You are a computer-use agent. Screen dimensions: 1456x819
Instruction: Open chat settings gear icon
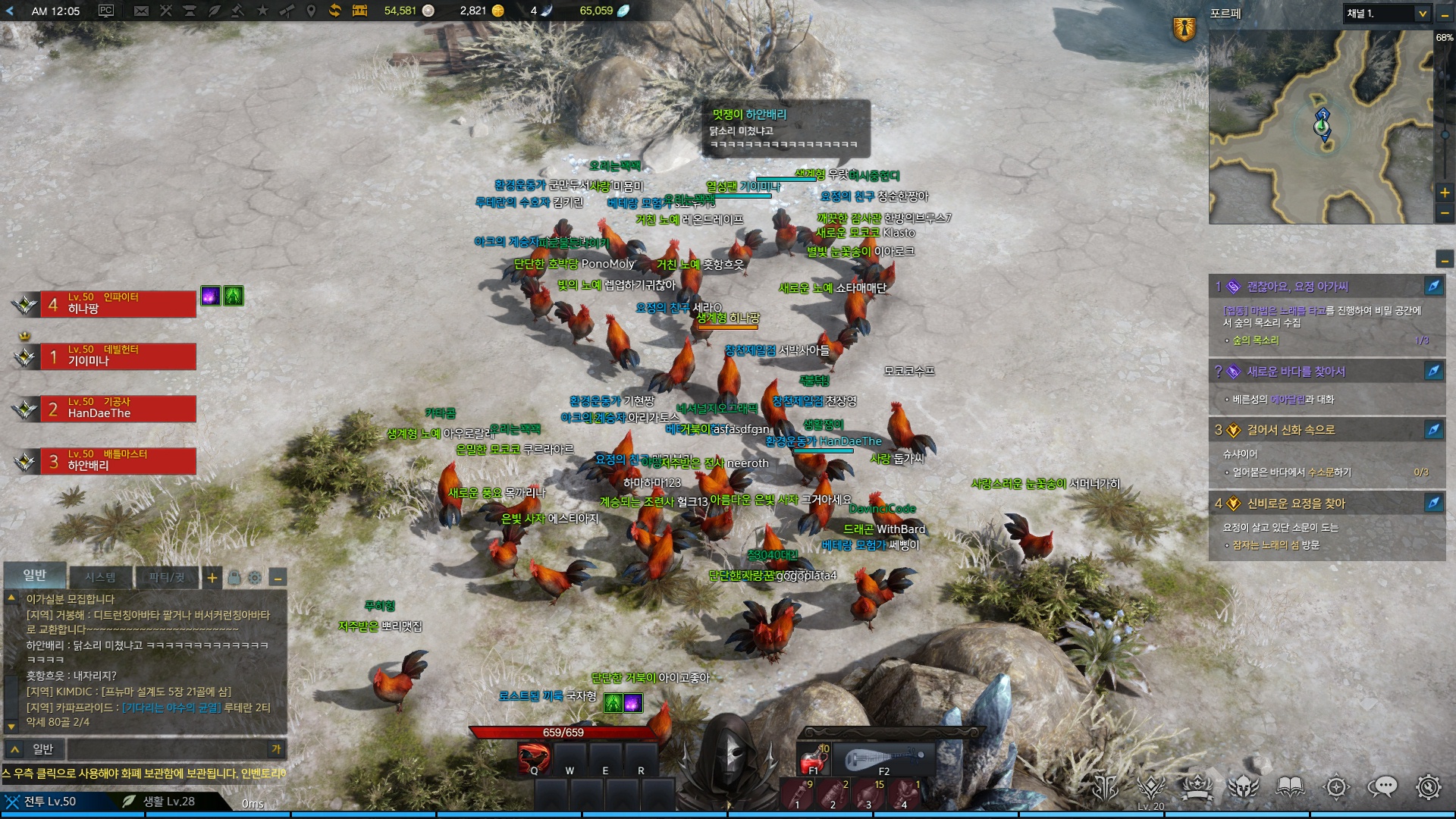click(x=255, y=578)
